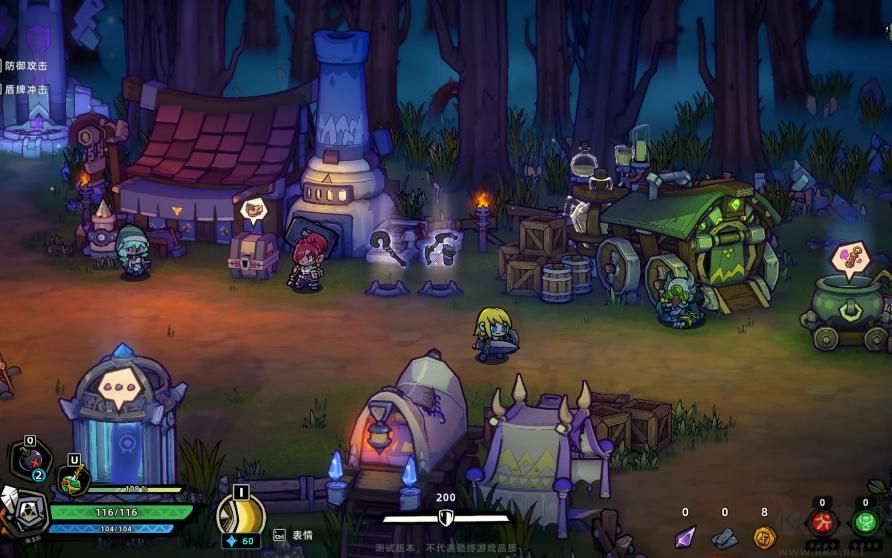Select the gold coin currency icon

[764, 537]
